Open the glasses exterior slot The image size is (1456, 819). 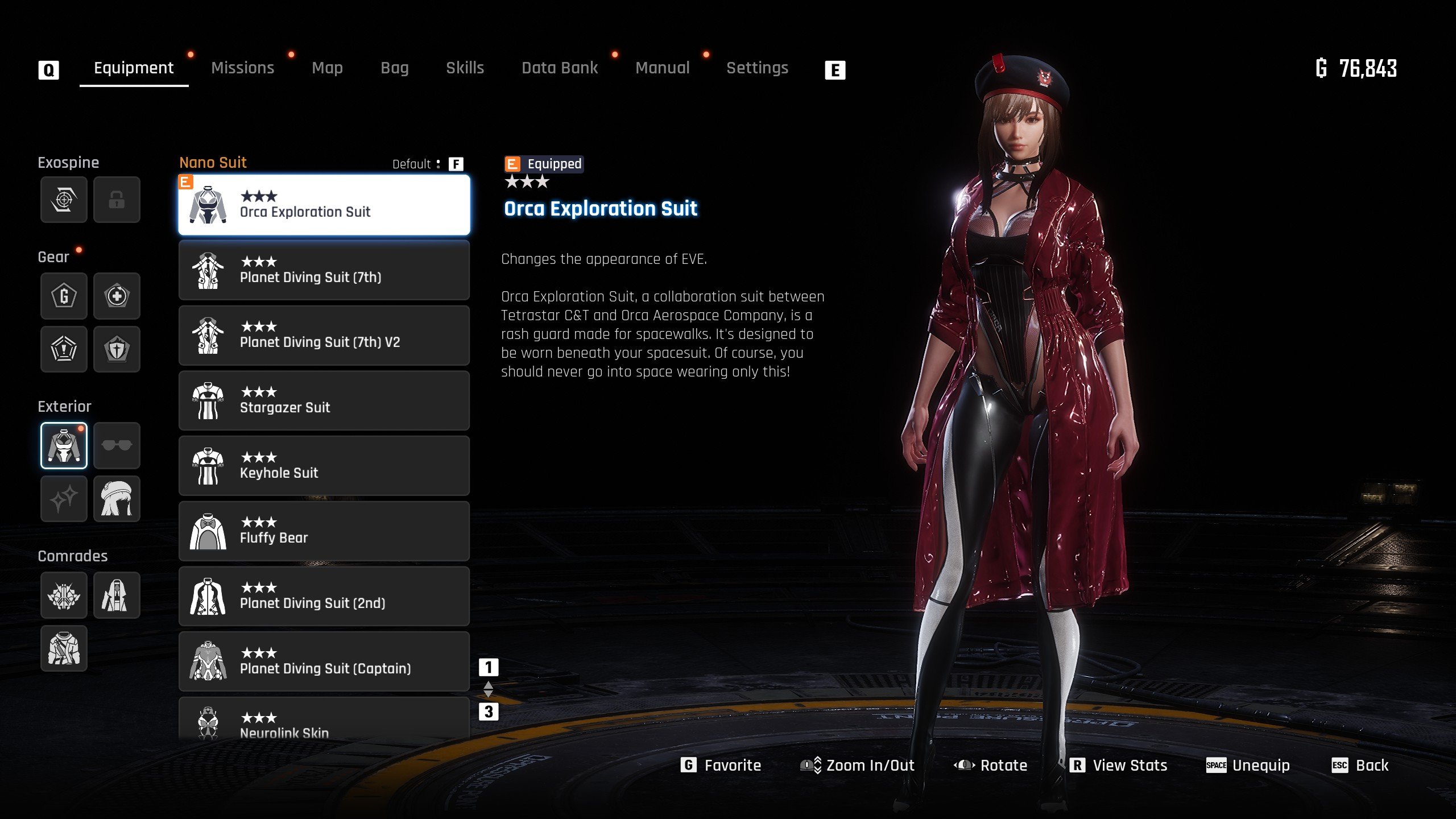click(x=117, y=445)
